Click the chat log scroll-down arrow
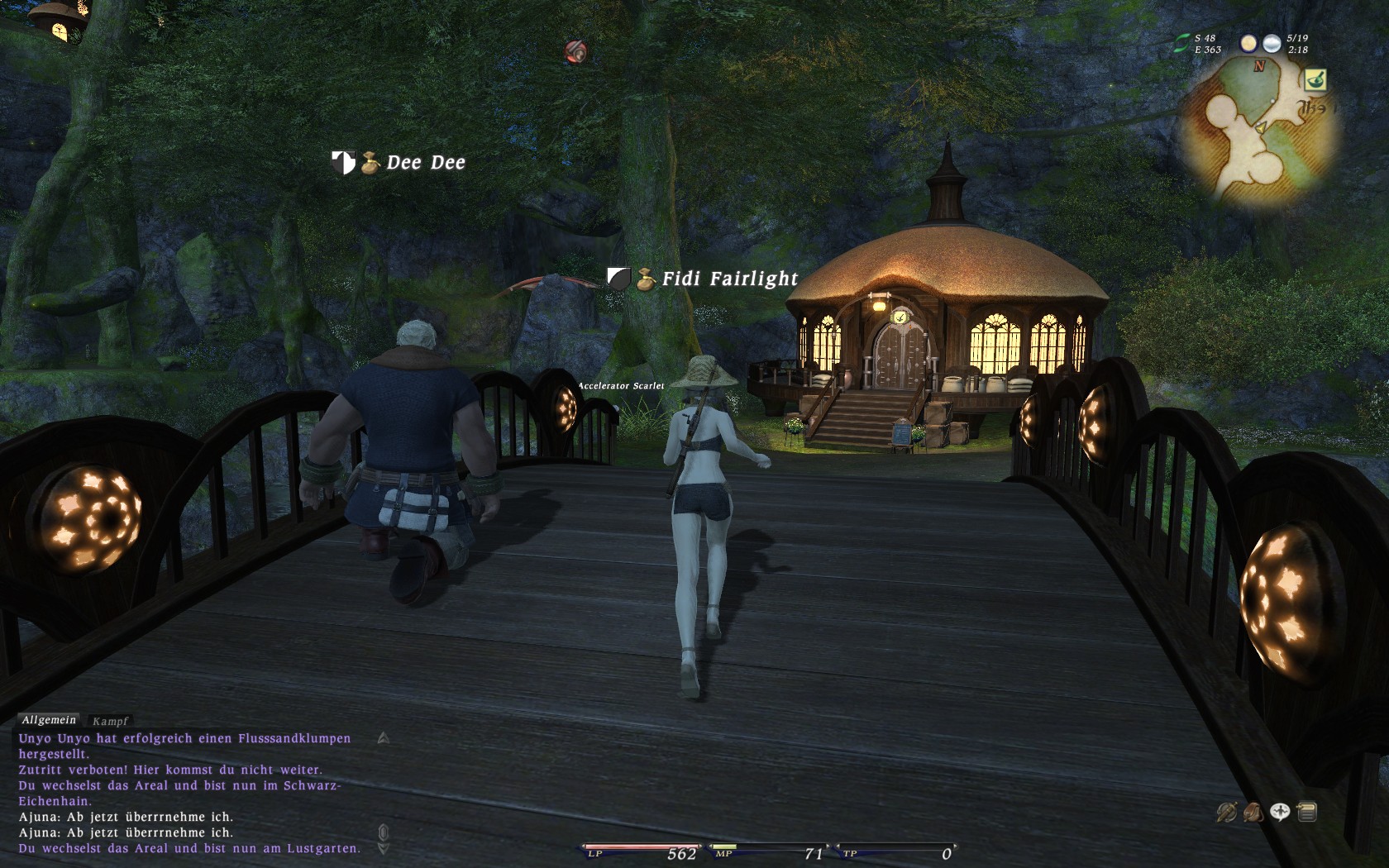This screenshot has width=1389, height=868. 383,848
